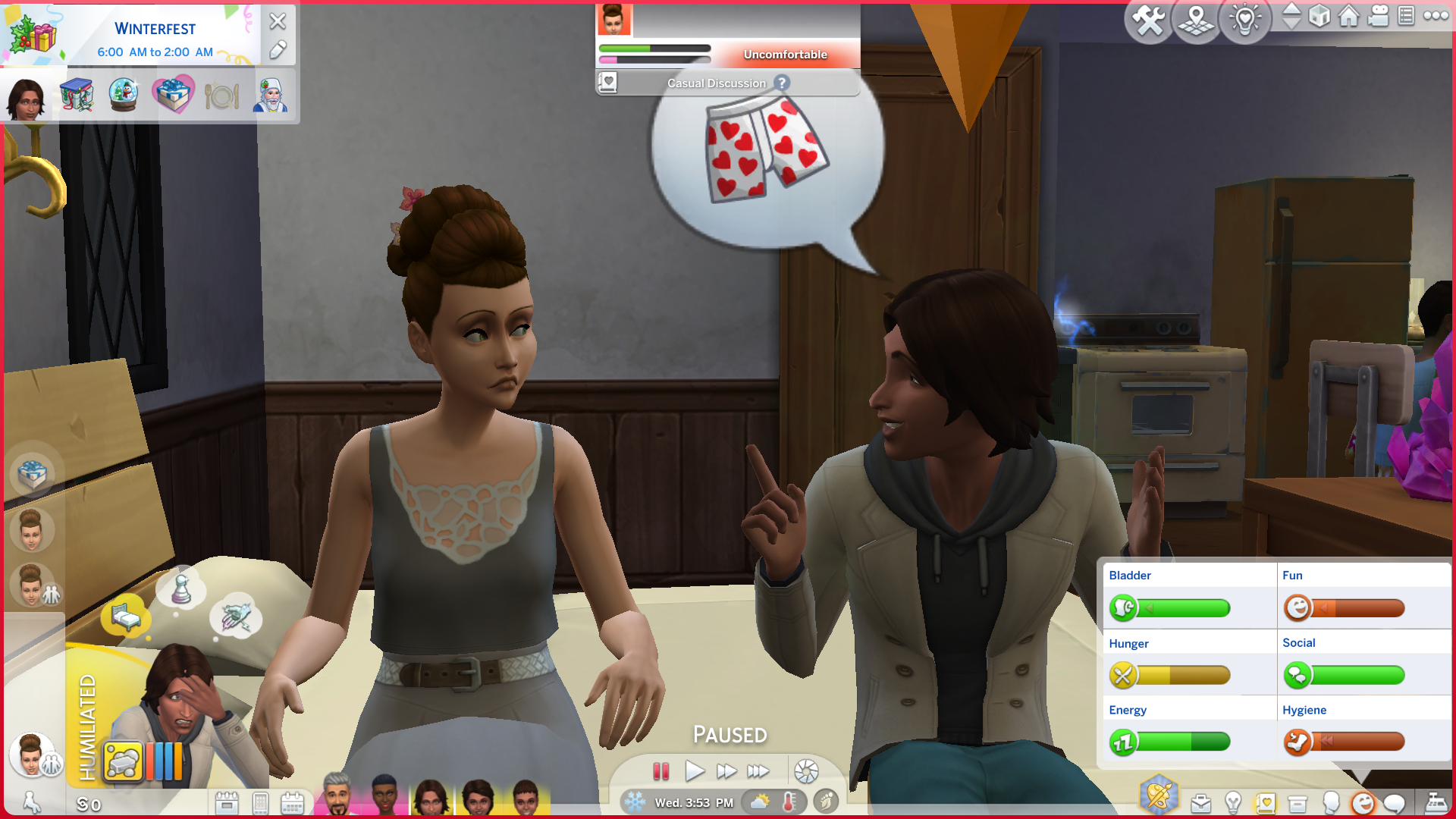Open the Sim's phone
Image resolution: width=1456 pixels, height=819 pixels.
pos(260,803)
